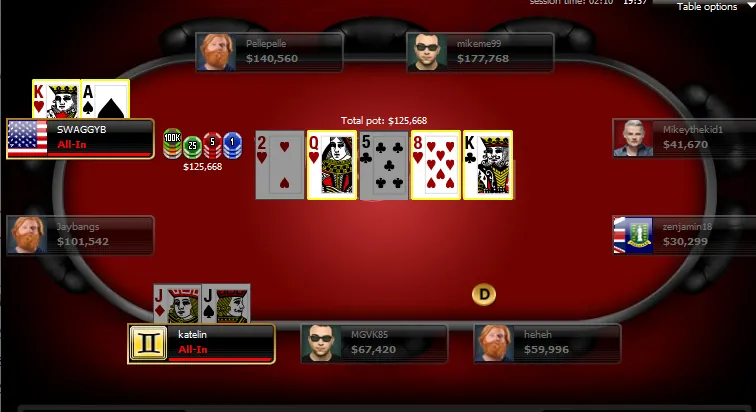Click the king of clubs board card
Image resolution: width=756 pixels, height=412 pixels.
point(487,165)
